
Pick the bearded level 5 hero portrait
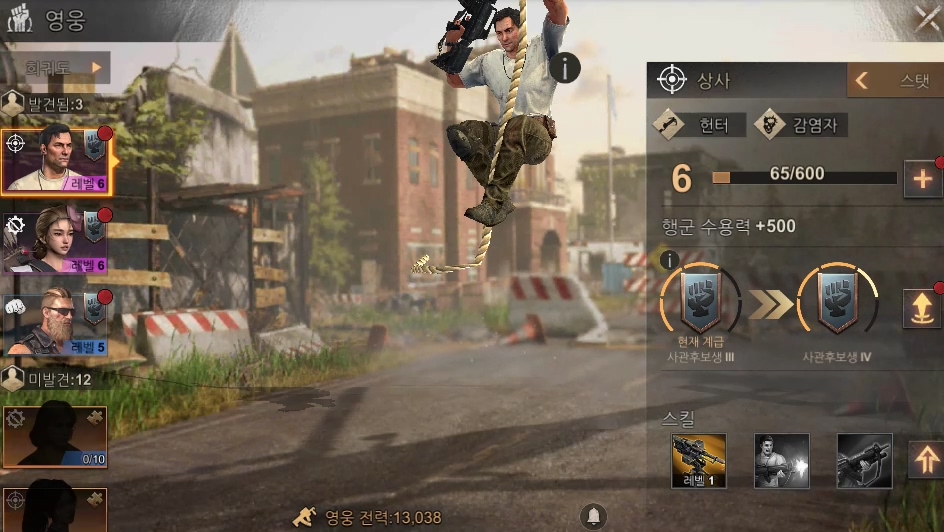pyautogui.click(x=54, y=324)
